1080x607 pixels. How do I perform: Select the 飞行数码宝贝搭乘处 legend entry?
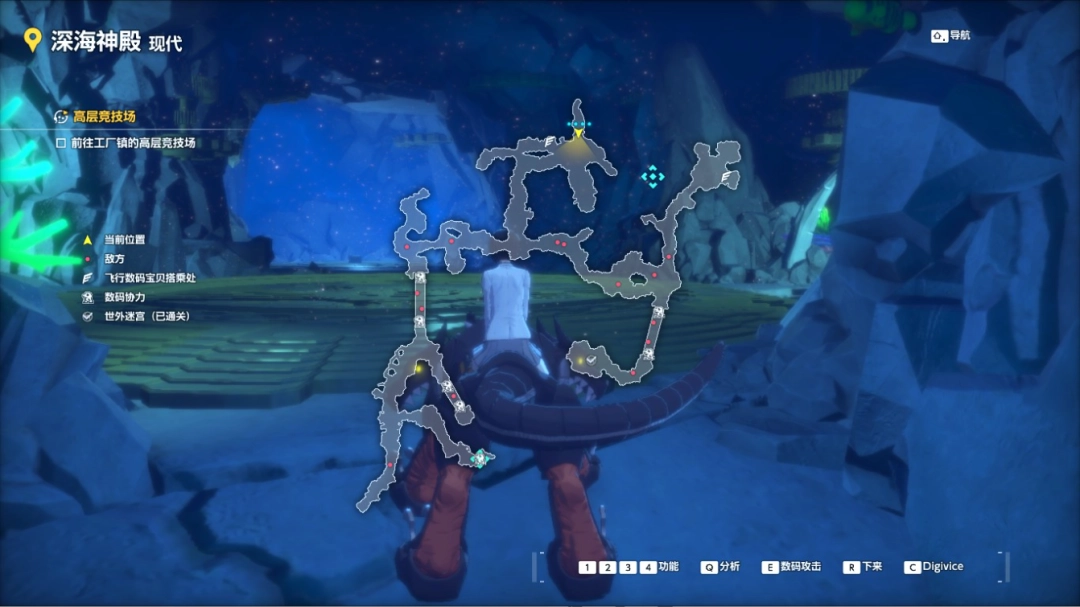coord(149,278)
